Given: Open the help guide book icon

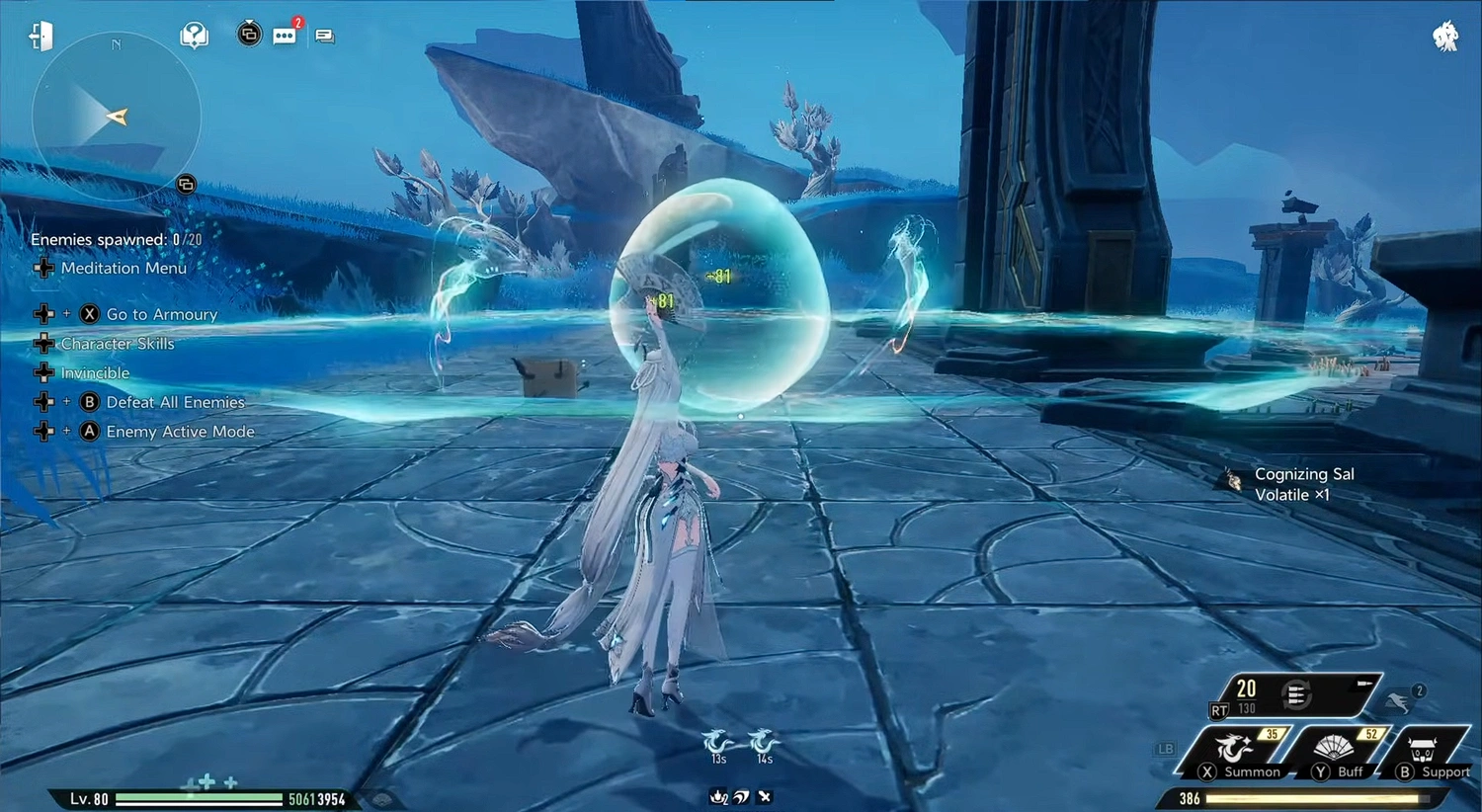Looking at the screenshot, I should 194,34.
